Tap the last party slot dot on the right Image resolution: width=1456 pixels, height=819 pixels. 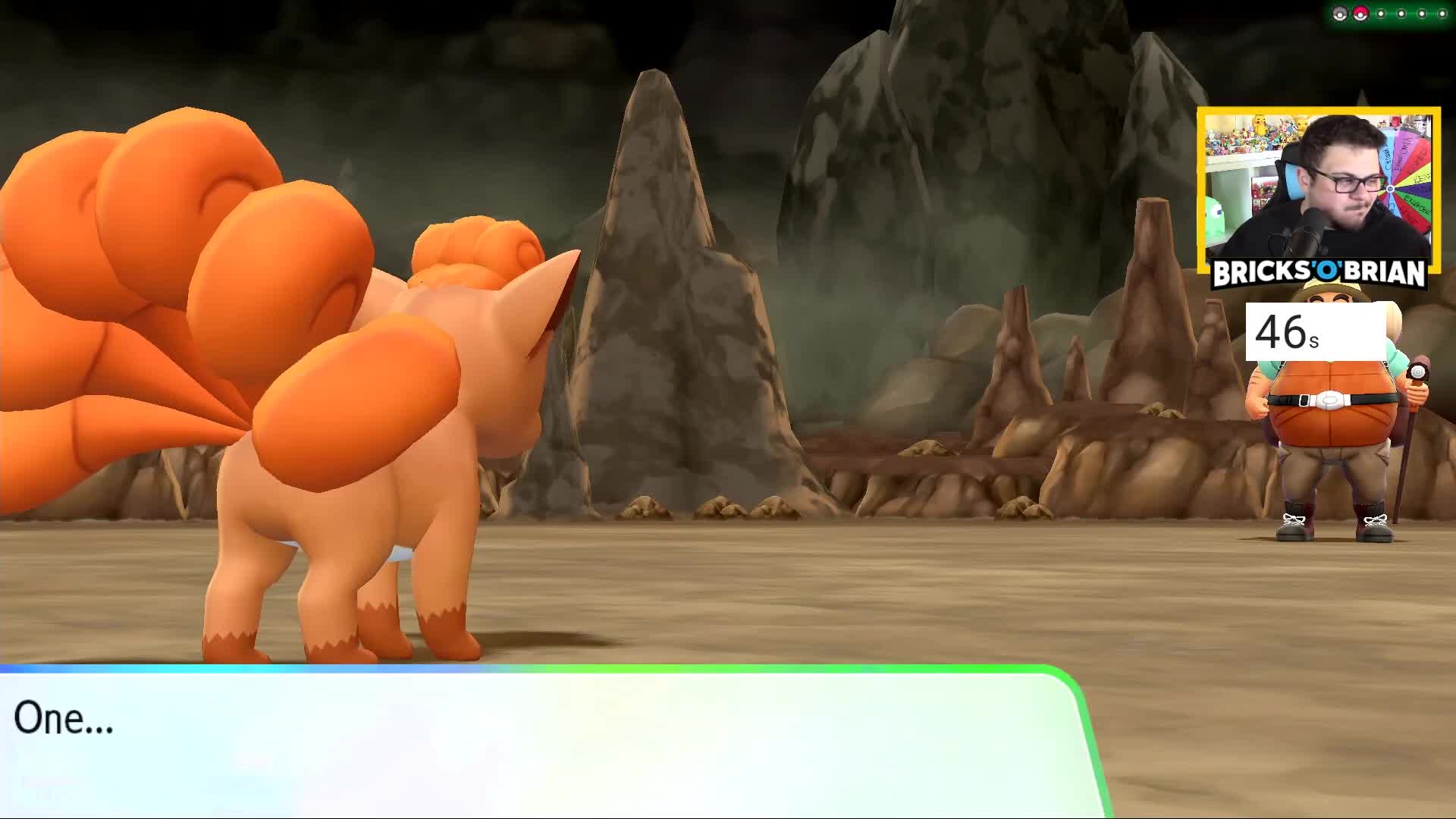[x=1442, y=14]
